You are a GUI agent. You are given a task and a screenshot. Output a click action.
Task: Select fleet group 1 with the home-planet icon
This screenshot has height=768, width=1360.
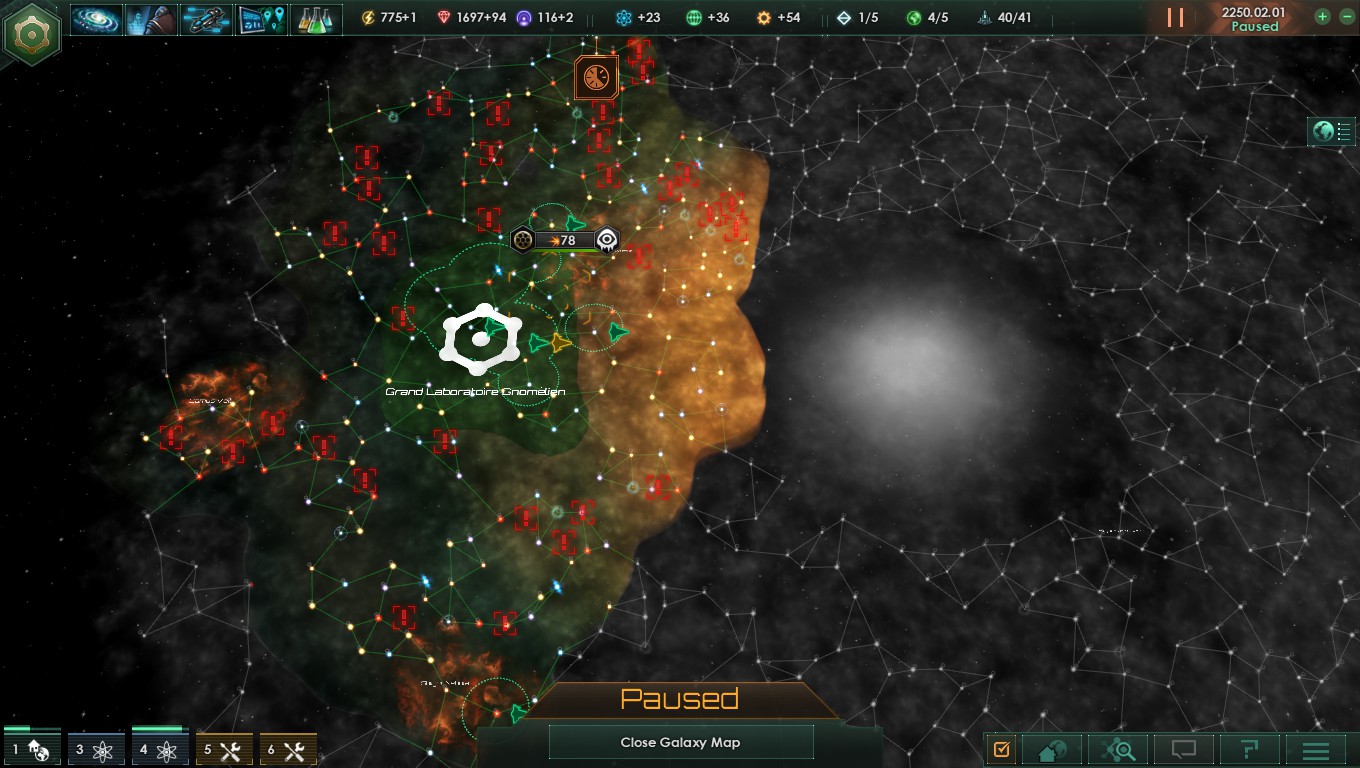click(32, 749)
